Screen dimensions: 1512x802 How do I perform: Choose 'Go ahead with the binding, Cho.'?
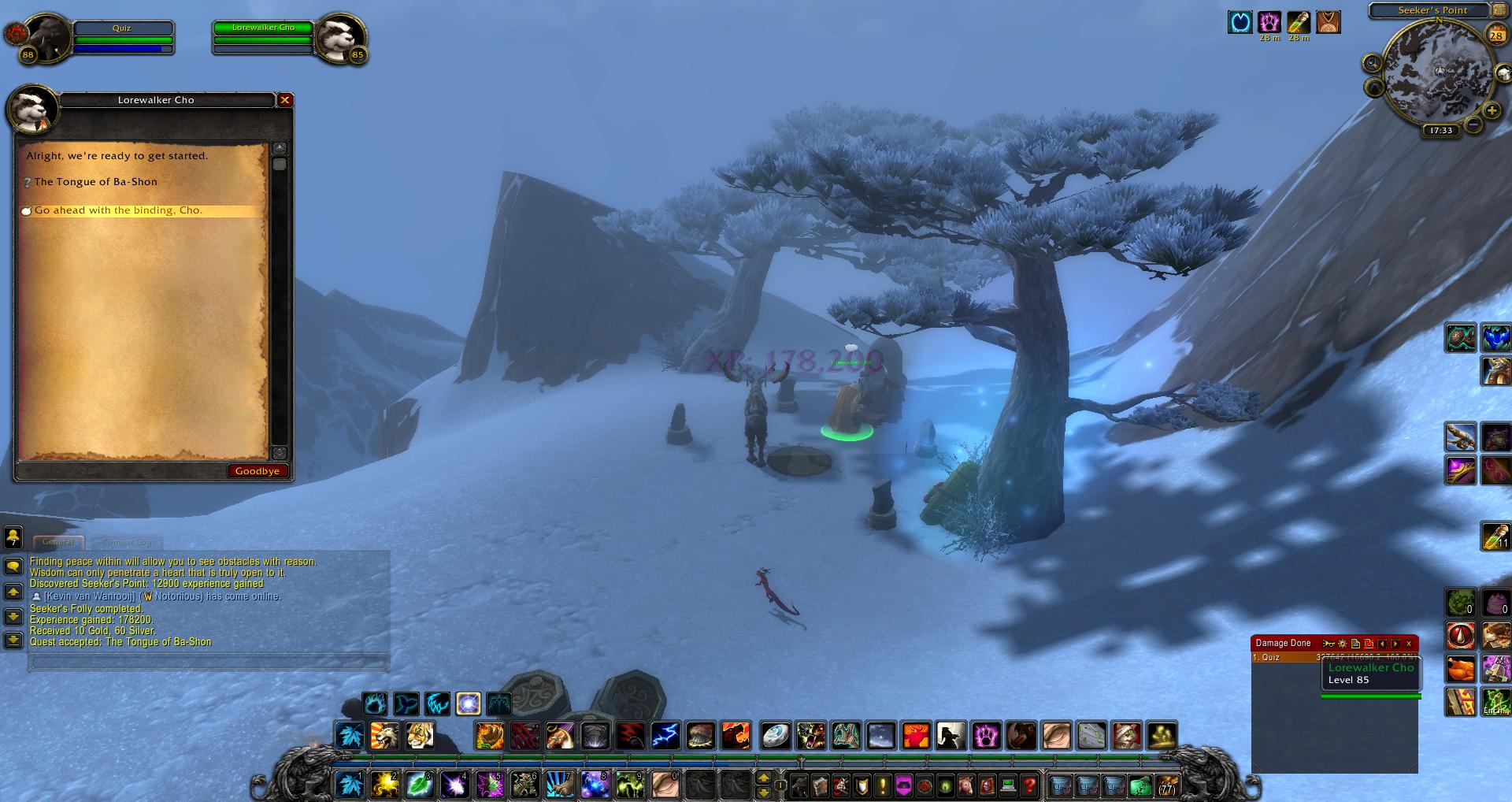point(118,211)
